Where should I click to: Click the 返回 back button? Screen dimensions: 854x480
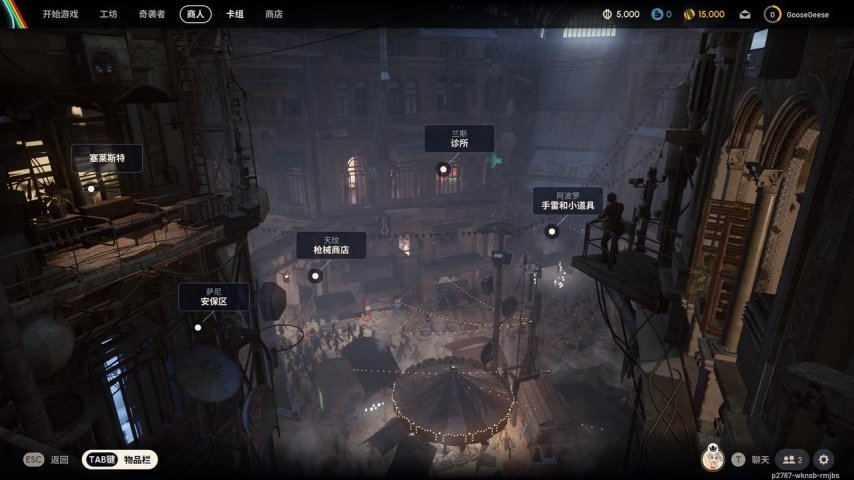click(x=48, y=460)
